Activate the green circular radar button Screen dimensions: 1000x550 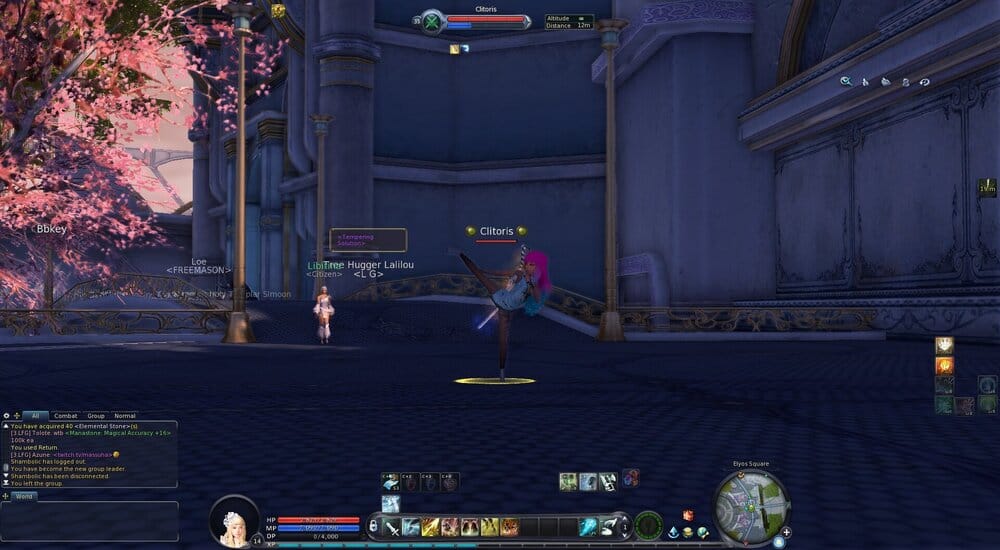(648, 525)
